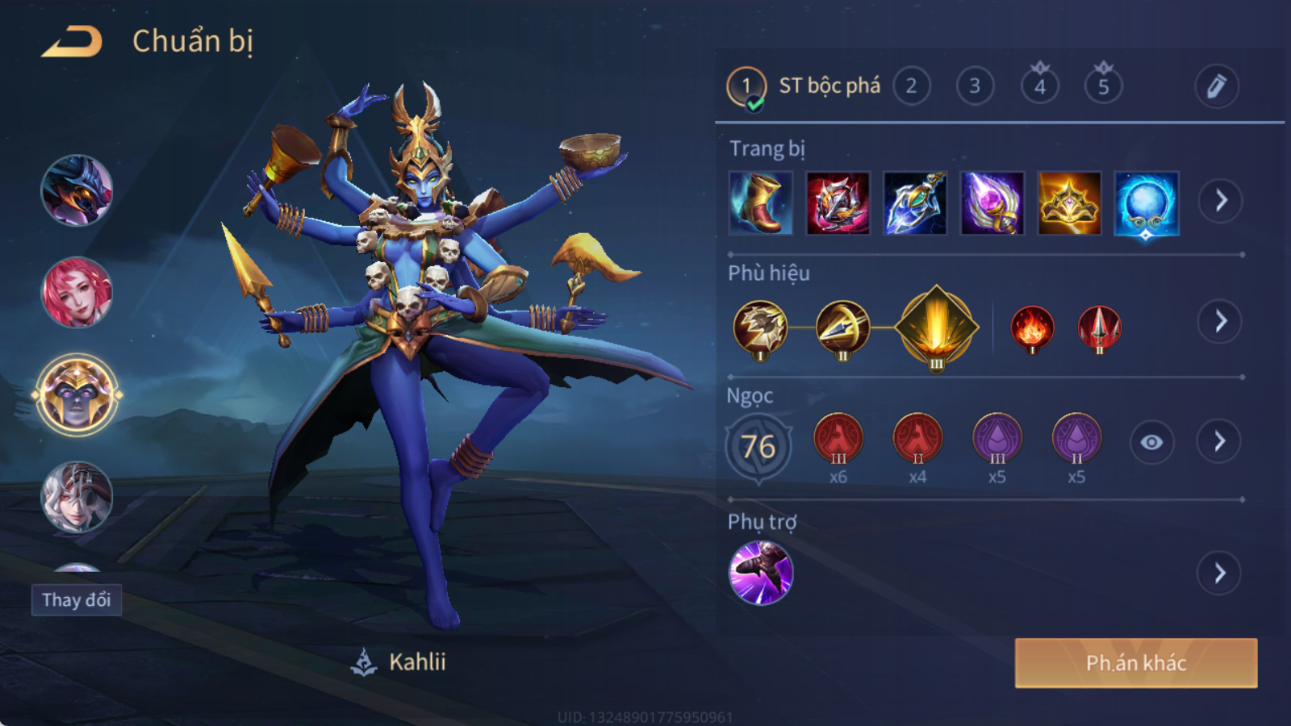
Task: Toggle the Ngọc rune eye preview
Action: tap(1151, 442)
